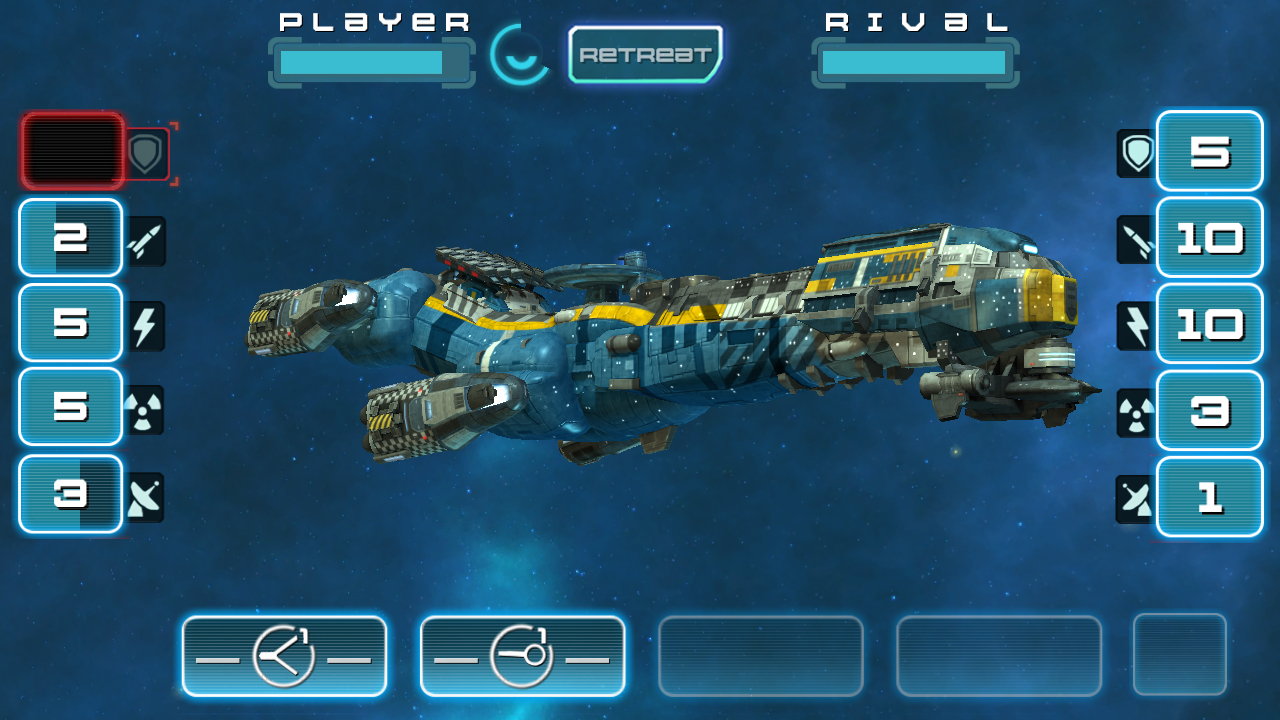Choose the player's missile stat showing 2
1280x720 pixels.
pos(71,238)
